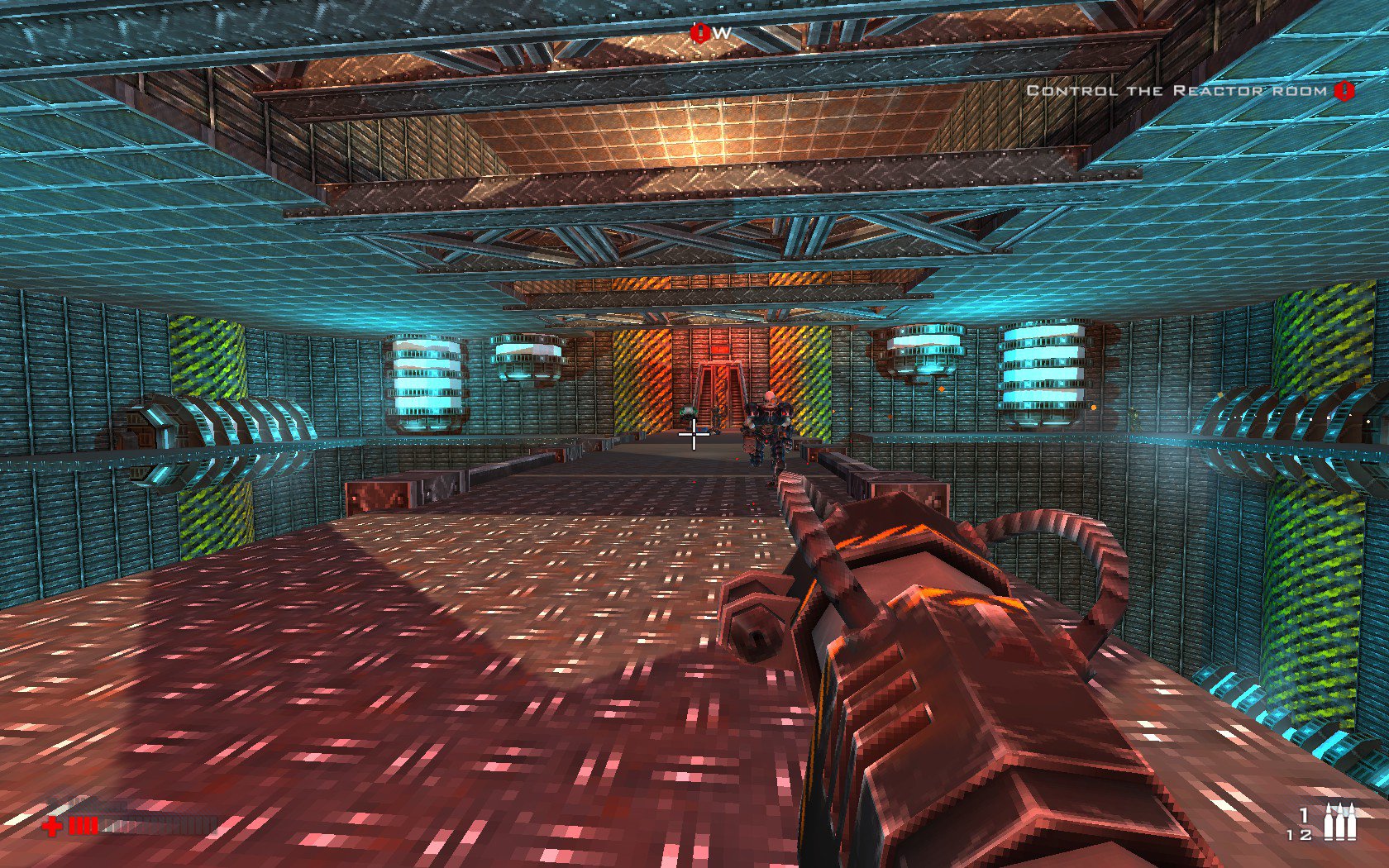The width and height of the screenshot is (1389, 868).
Task: Click the red exclamation badge beside the objective
Action: pyautogui.click(x=1343, y=90)
